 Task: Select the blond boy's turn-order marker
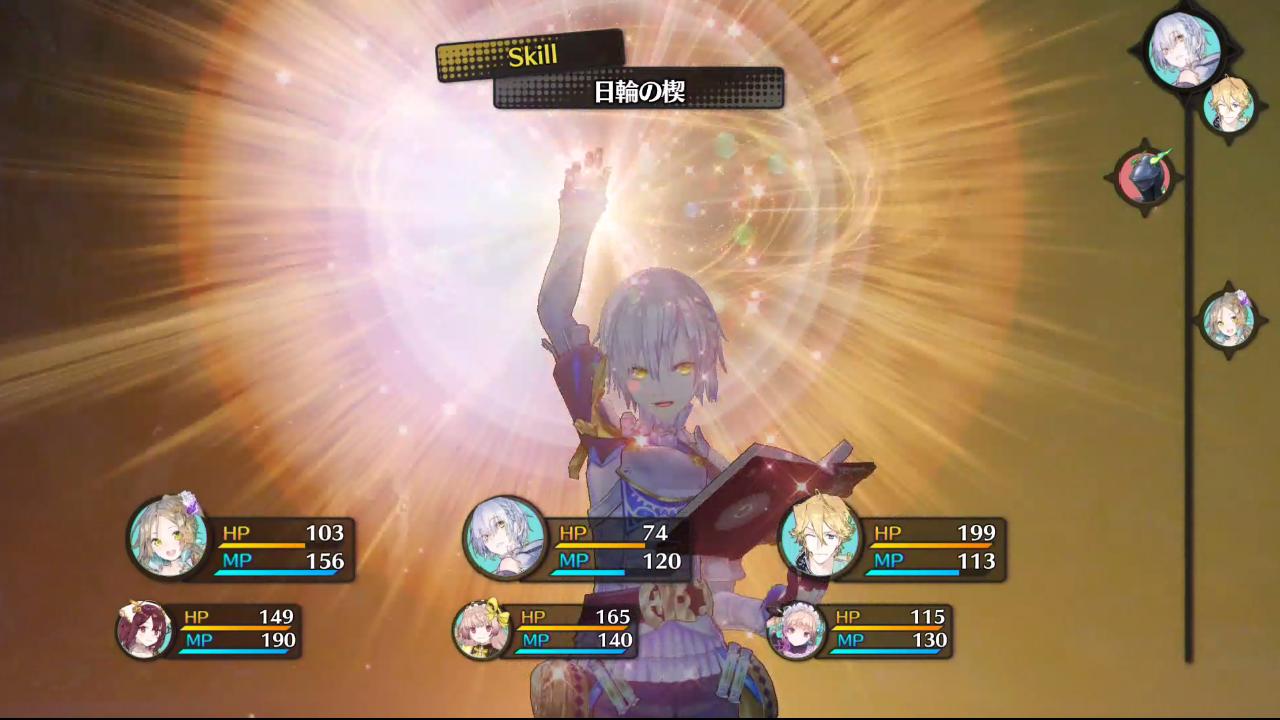[x=1228, y=104]
